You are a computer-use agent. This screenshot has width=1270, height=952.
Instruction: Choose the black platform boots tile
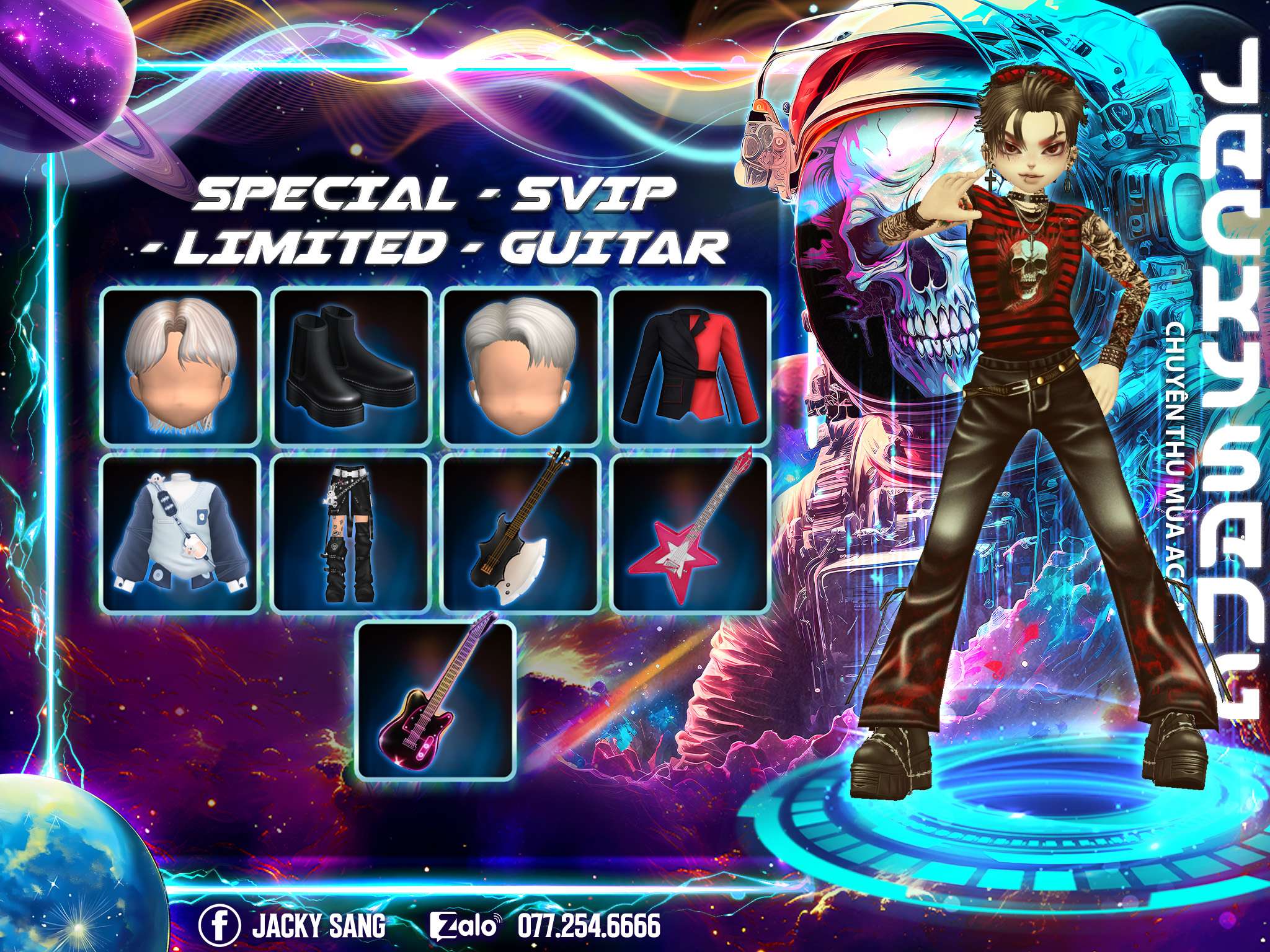click(352, 366)
